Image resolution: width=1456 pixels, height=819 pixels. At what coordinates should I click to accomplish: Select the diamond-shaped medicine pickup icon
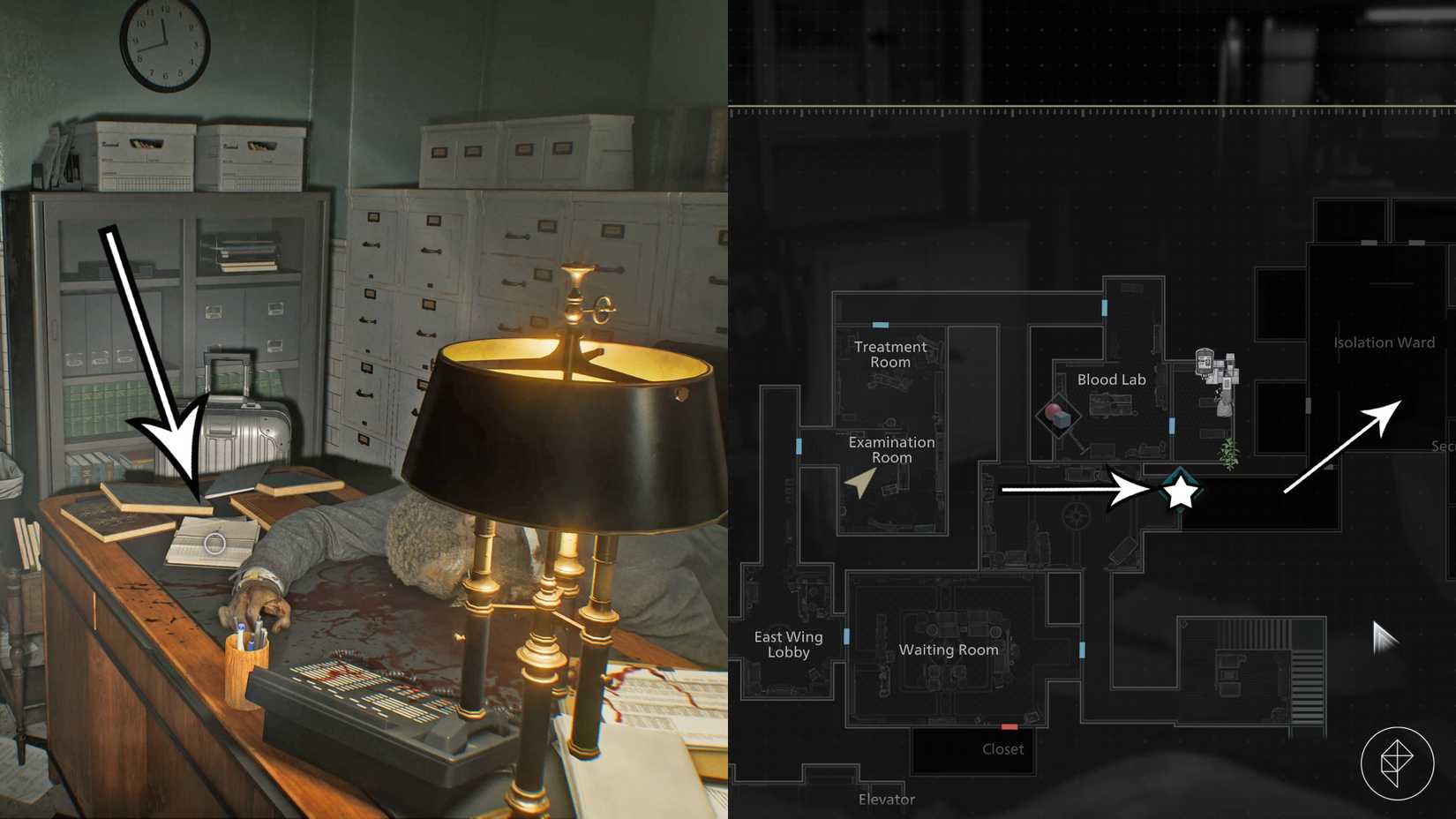(x=1058, y=416)
